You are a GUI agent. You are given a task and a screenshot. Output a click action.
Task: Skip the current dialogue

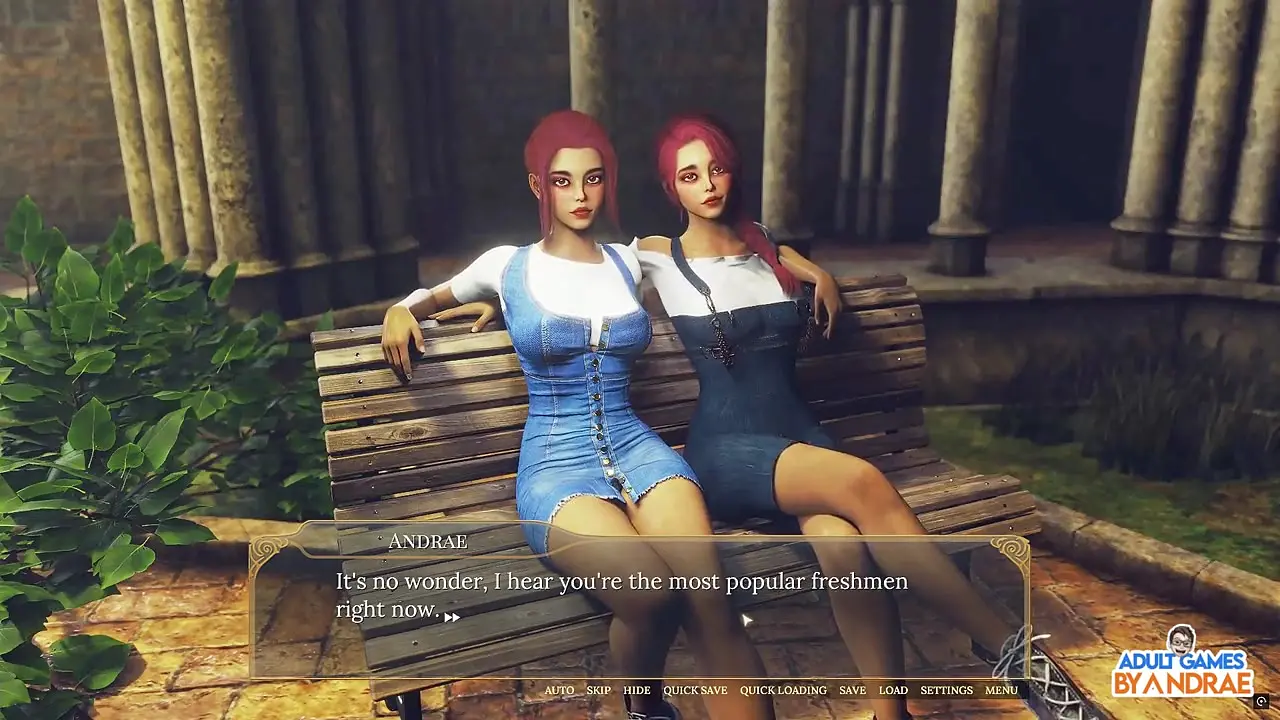point(598,690)
